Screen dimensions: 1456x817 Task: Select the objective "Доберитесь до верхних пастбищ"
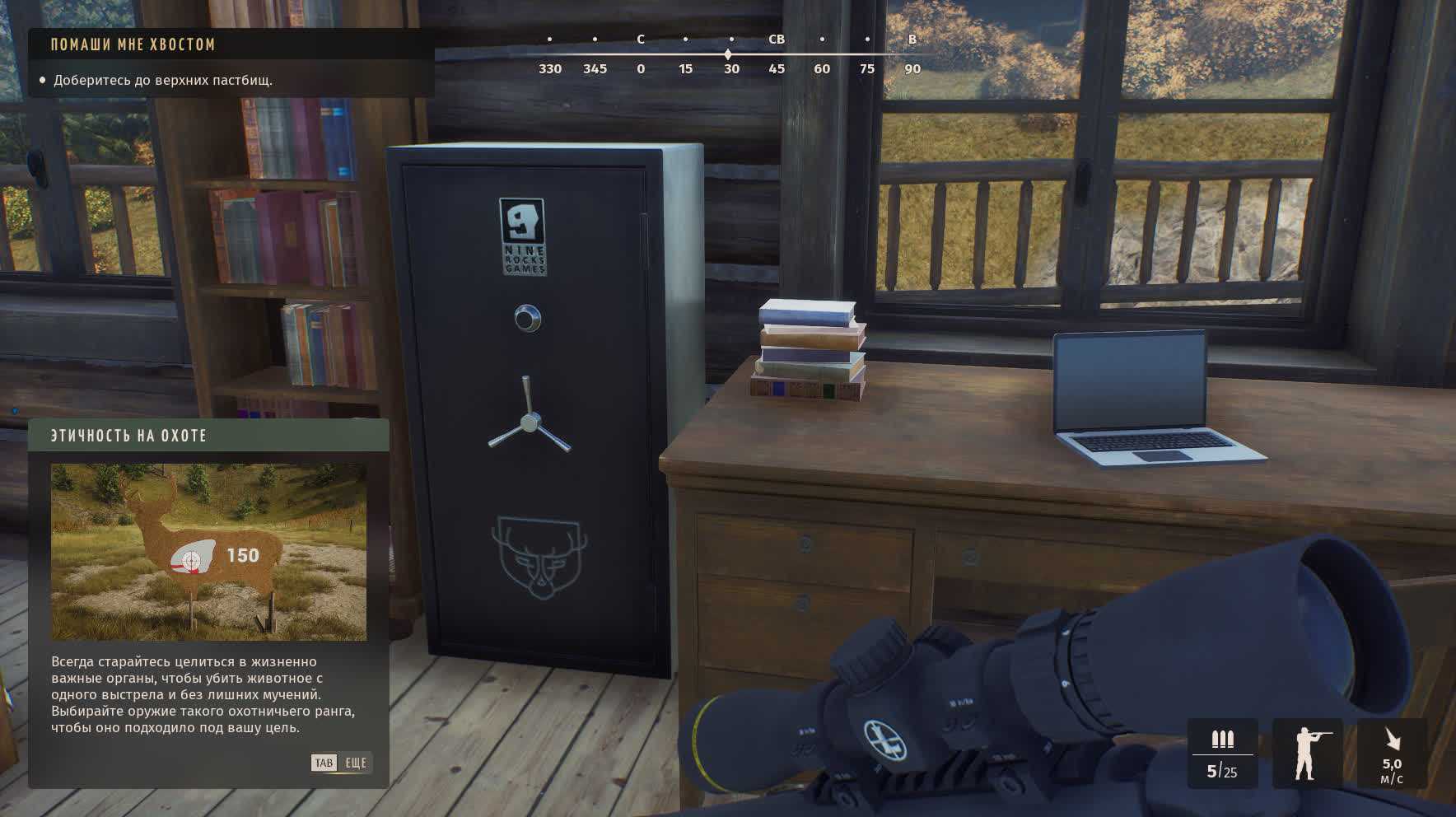pyautogui.click(x=163, y=81)
